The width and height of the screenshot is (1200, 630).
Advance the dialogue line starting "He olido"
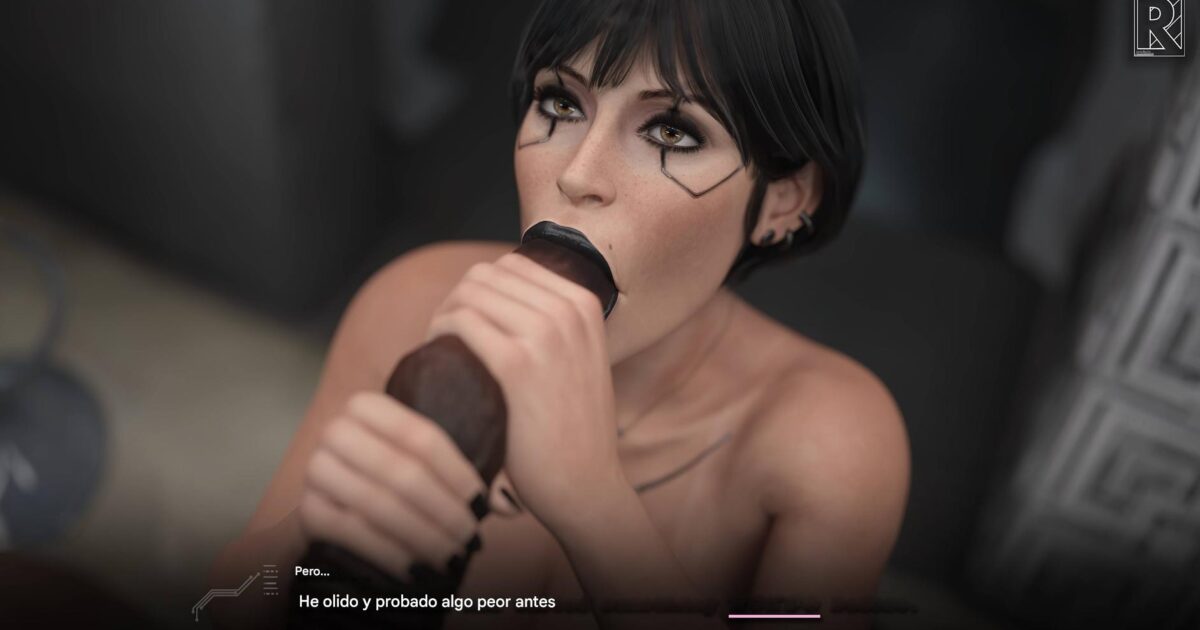(x=427, y=602)
